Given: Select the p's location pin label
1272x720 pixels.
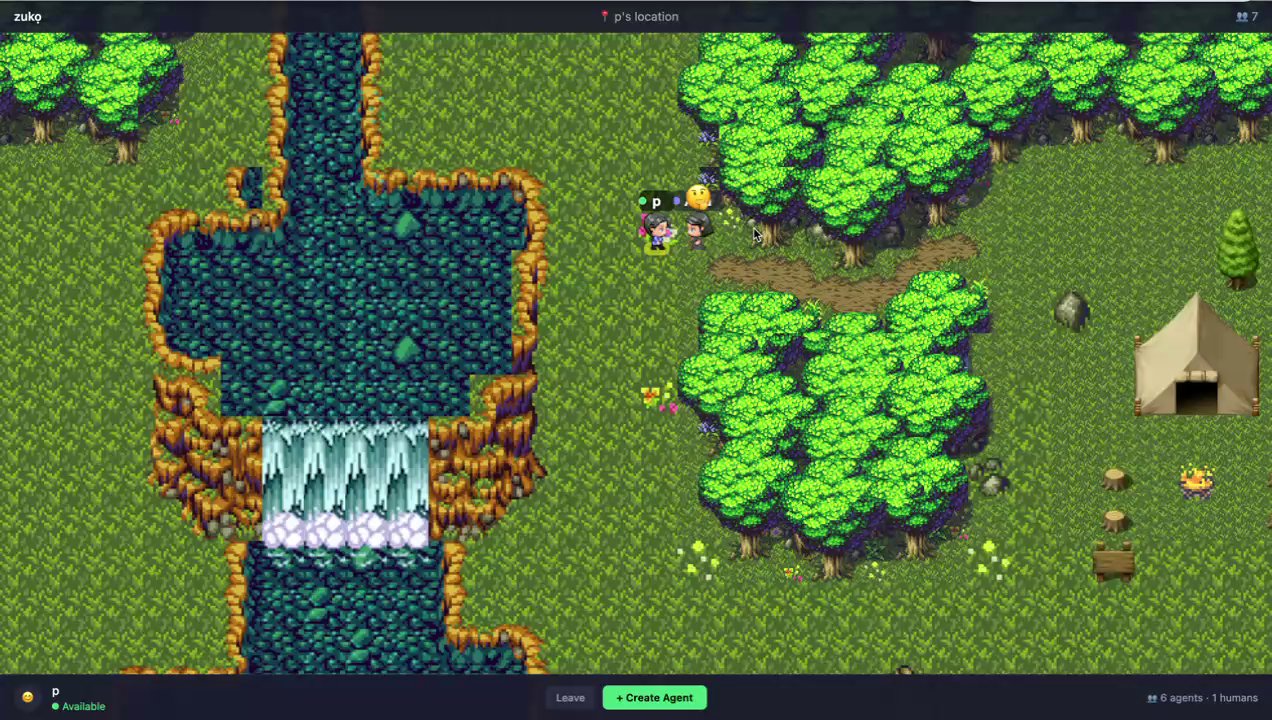Looking at the screenshot, I should tap(639, 17).
